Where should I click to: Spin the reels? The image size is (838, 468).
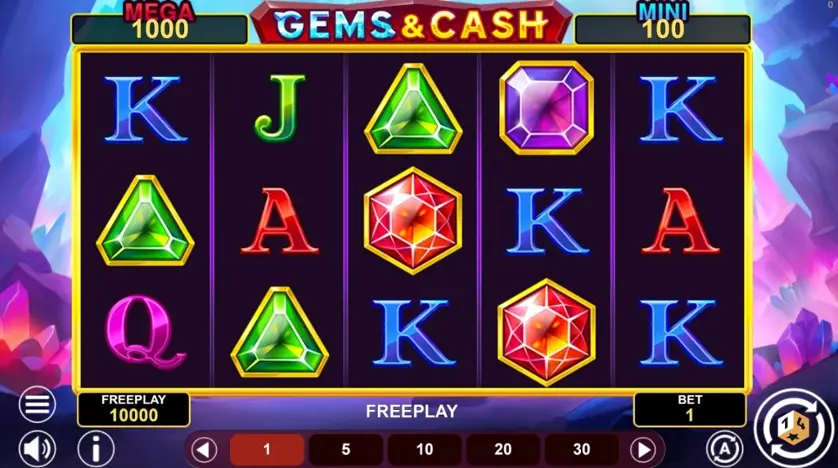coord(793,427)
